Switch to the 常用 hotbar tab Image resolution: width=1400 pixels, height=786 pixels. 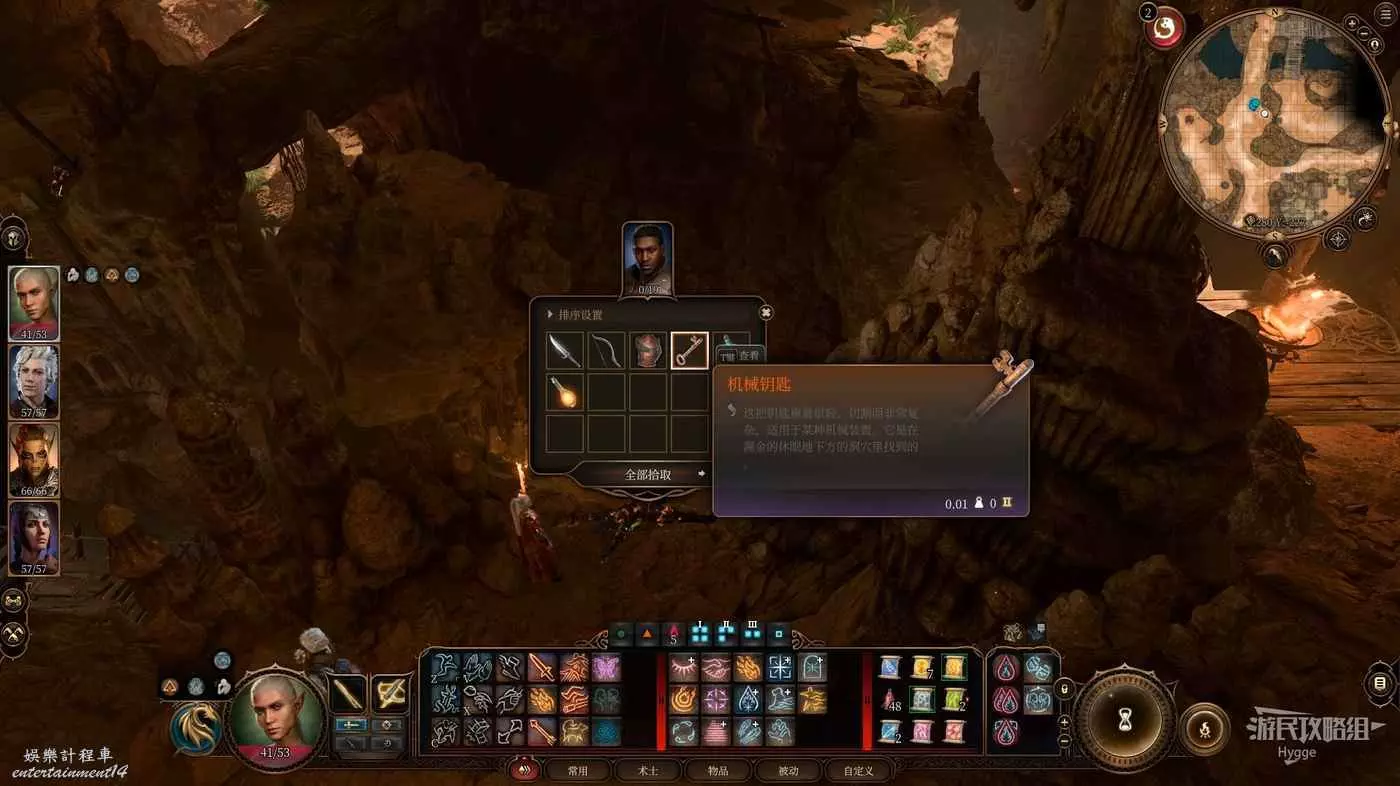pyautogui.click(x=577, y=771)
